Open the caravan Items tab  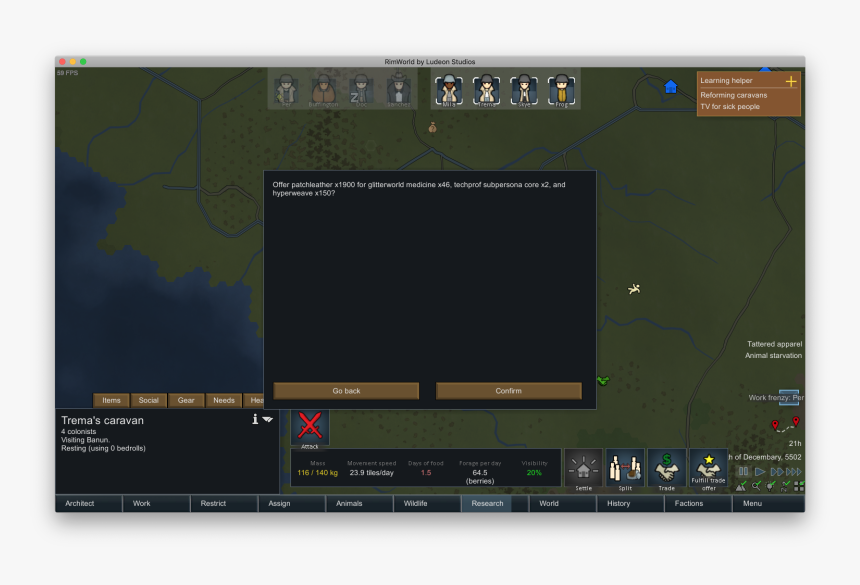111,400
